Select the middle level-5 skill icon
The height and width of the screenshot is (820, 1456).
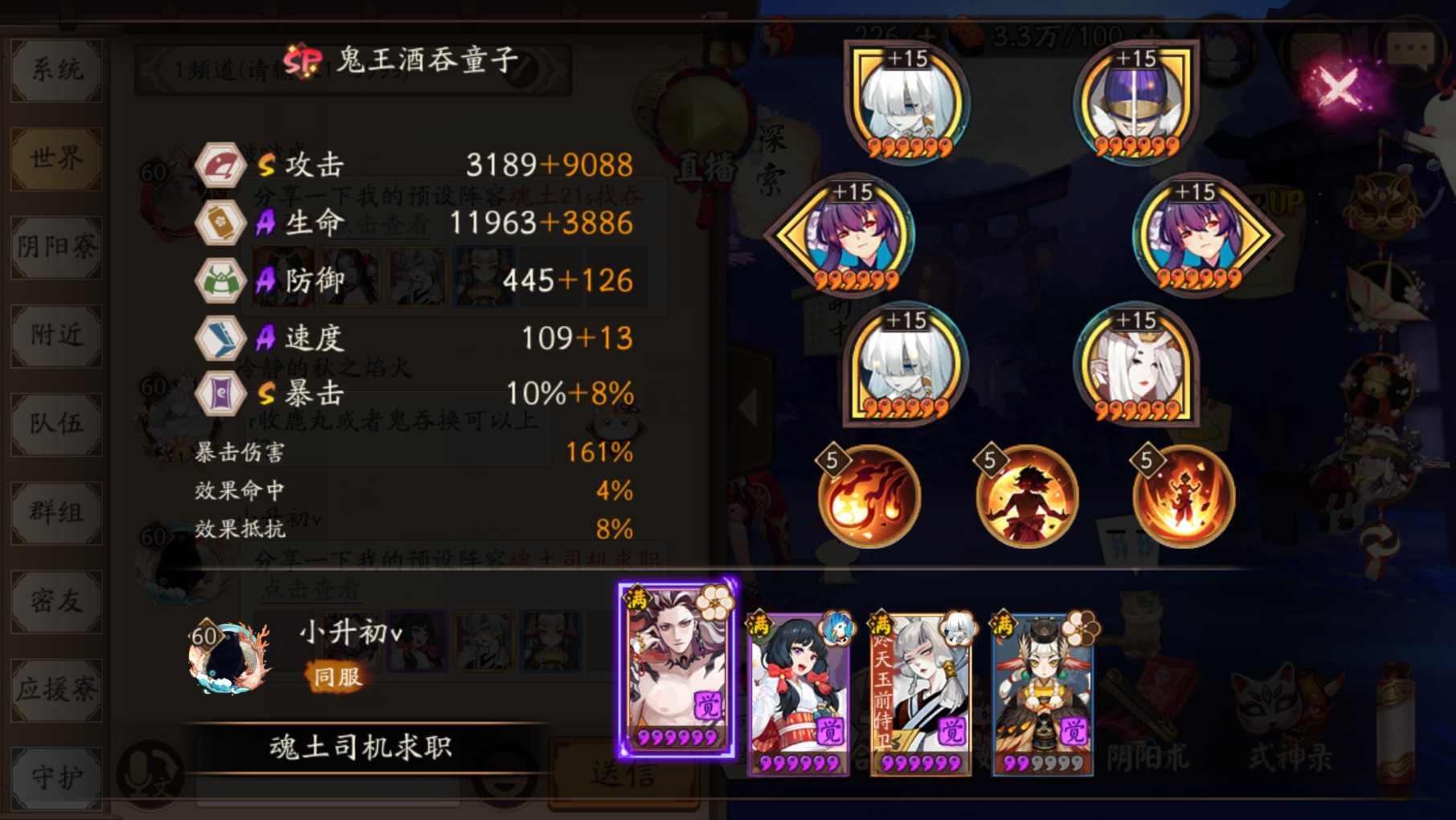tap(1026, 496)
